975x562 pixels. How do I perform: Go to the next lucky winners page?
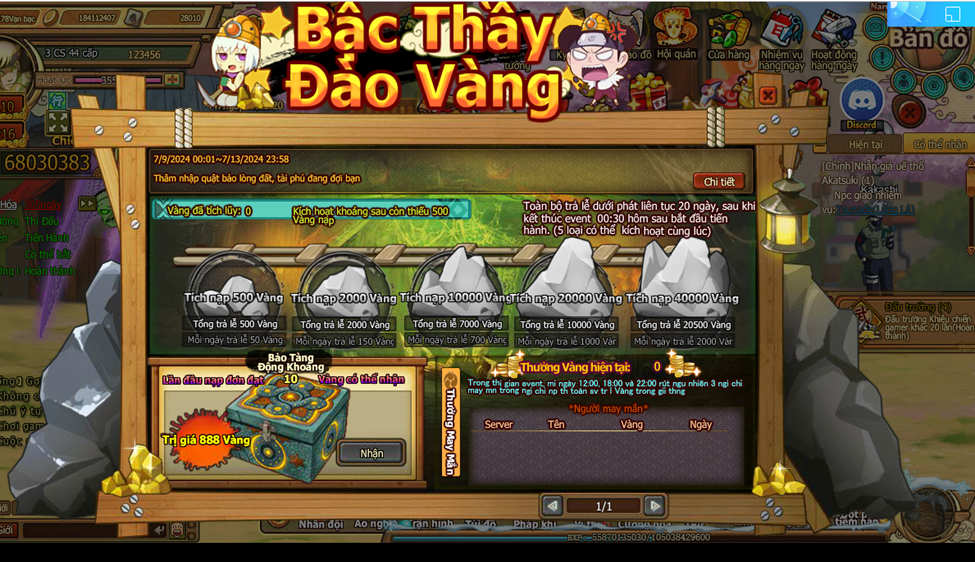pos(654,506)
